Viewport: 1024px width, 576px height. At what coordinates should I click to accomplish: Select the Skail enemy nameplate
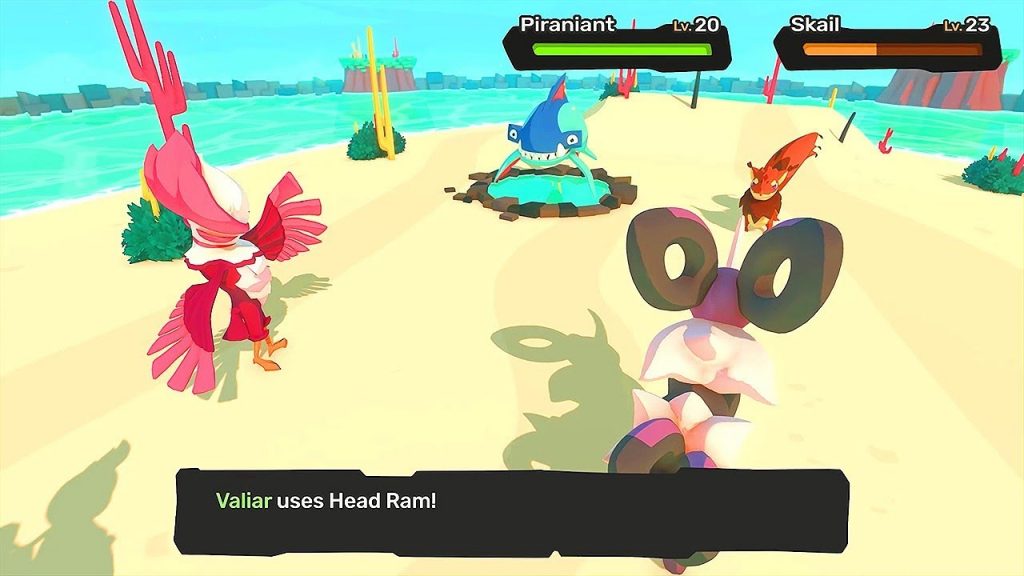tap(889, 40)
